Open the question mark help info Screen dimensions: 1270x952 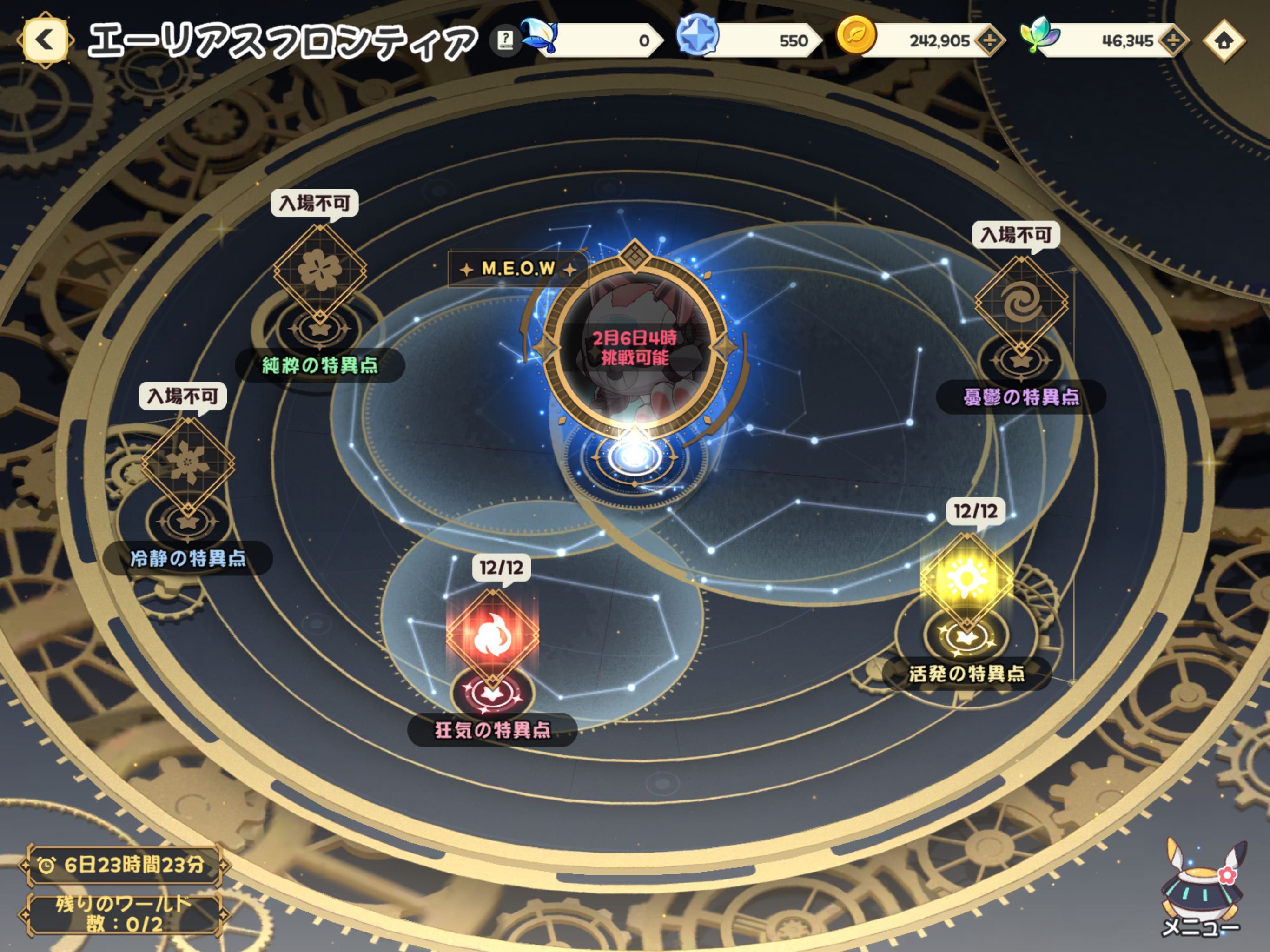(x=505, y=40)
